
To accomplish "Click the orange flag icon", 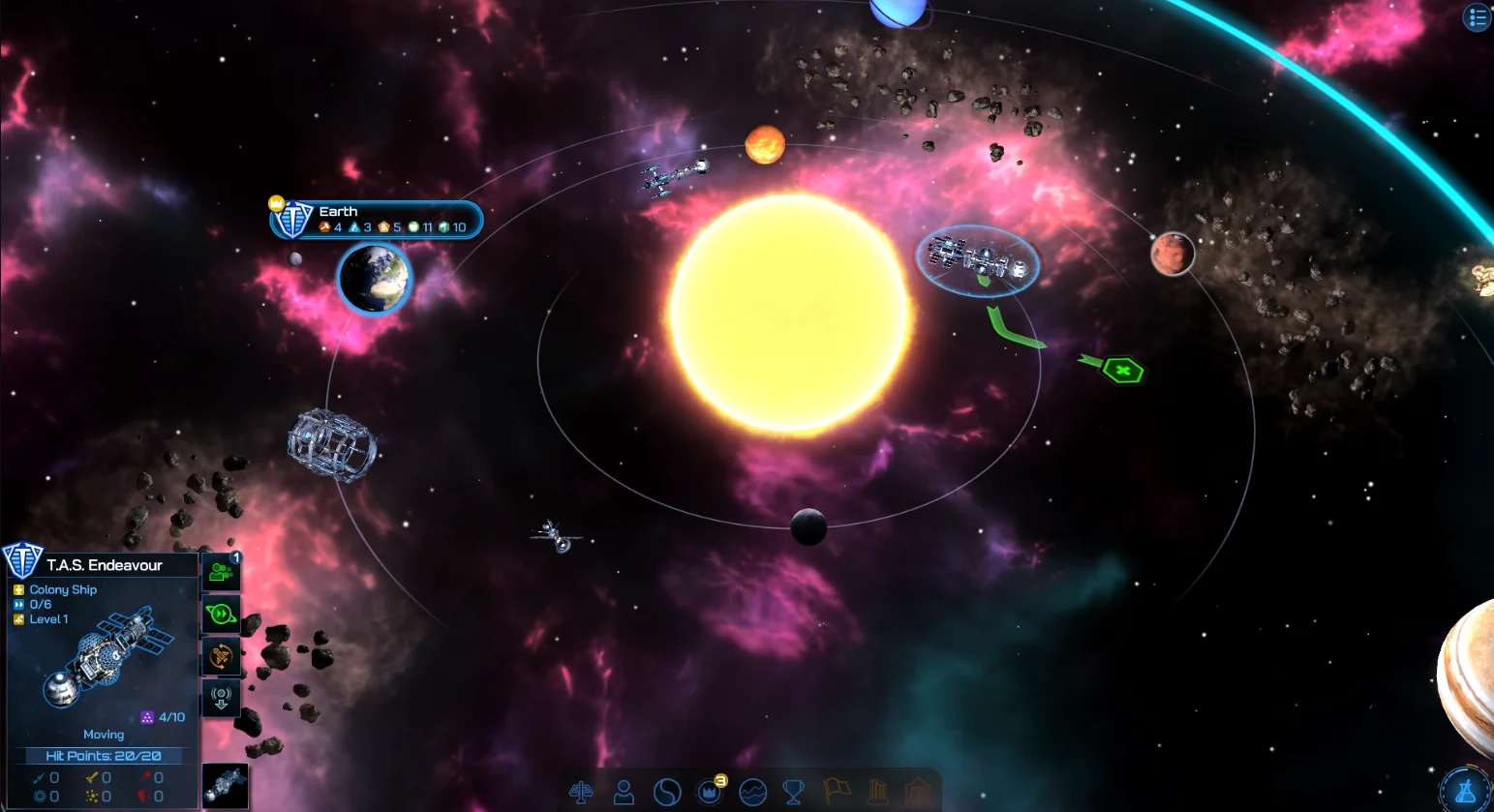I will tap(837, 792).
